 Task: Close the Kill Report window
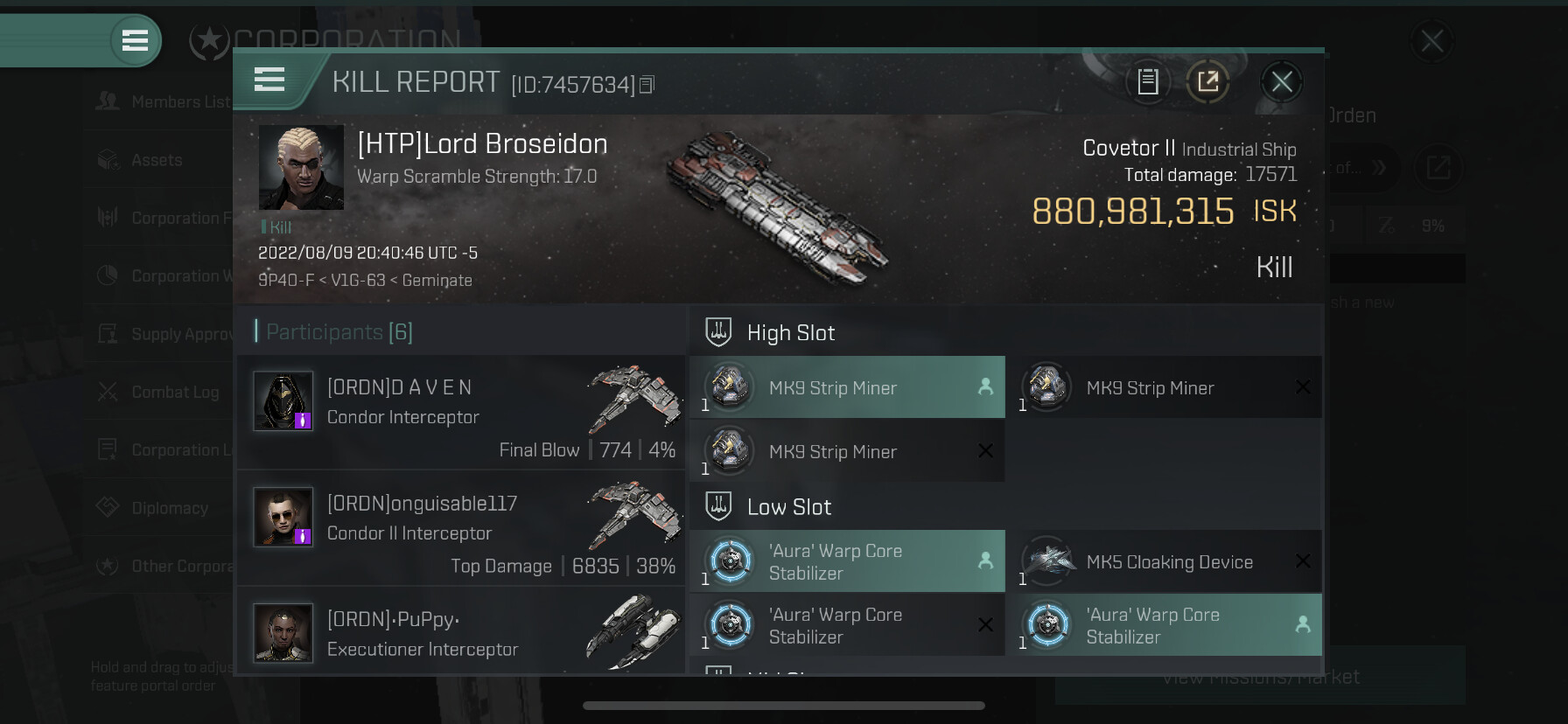coord(1282,82)
